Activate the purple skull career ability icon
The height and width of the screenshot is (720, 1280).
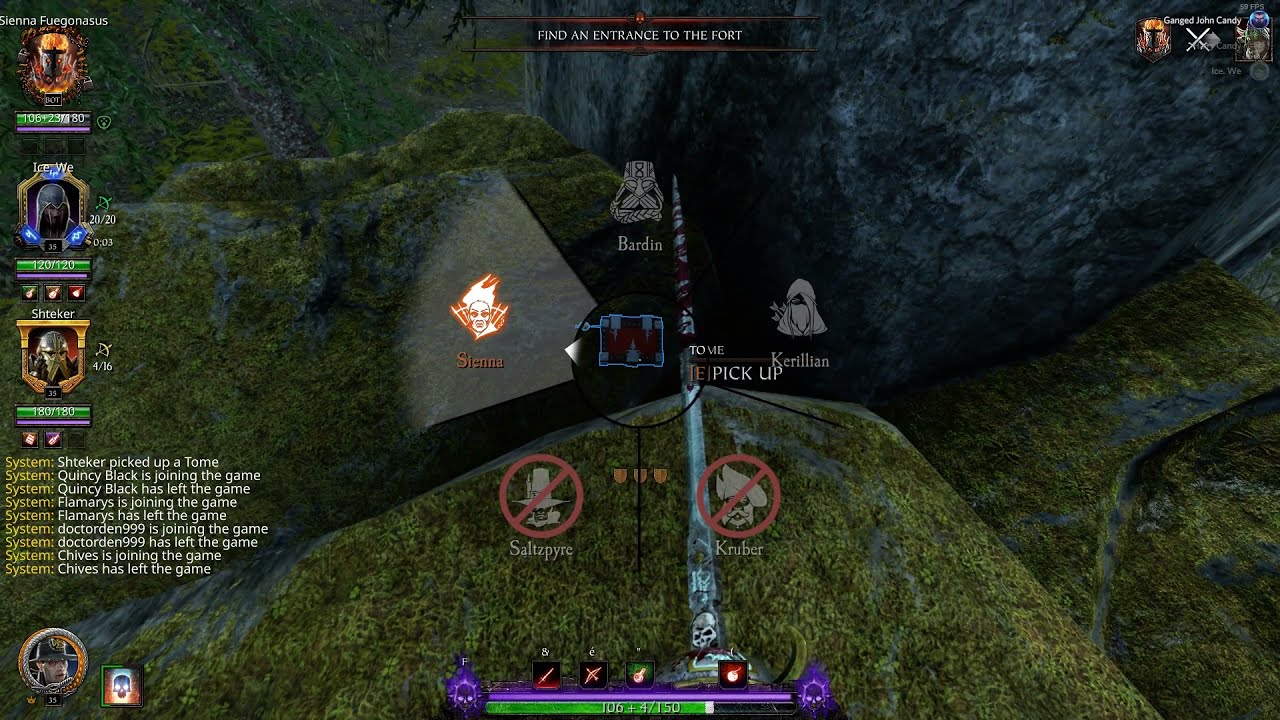point(464,691)
